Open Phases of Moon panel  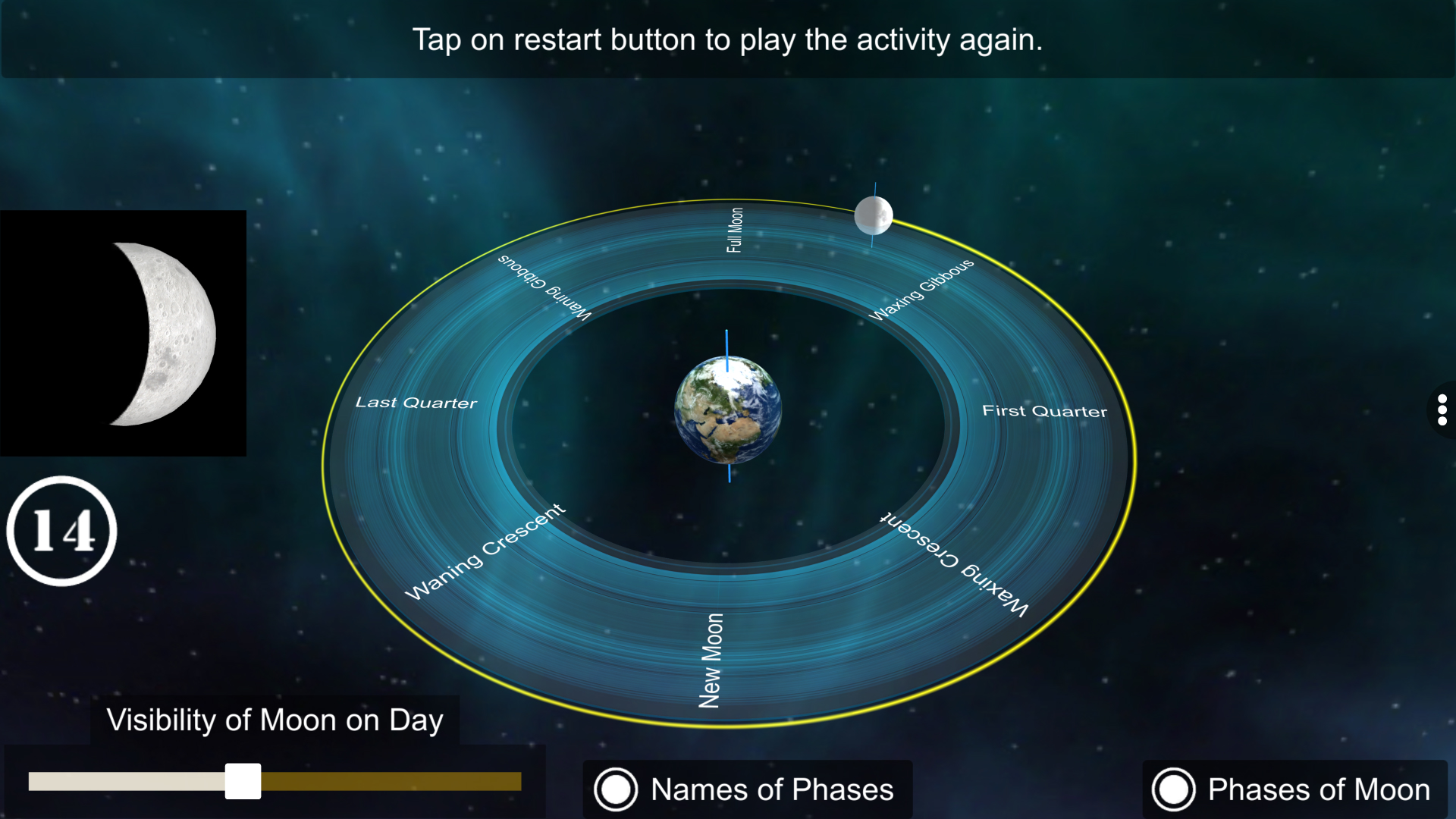[1174, 789]
